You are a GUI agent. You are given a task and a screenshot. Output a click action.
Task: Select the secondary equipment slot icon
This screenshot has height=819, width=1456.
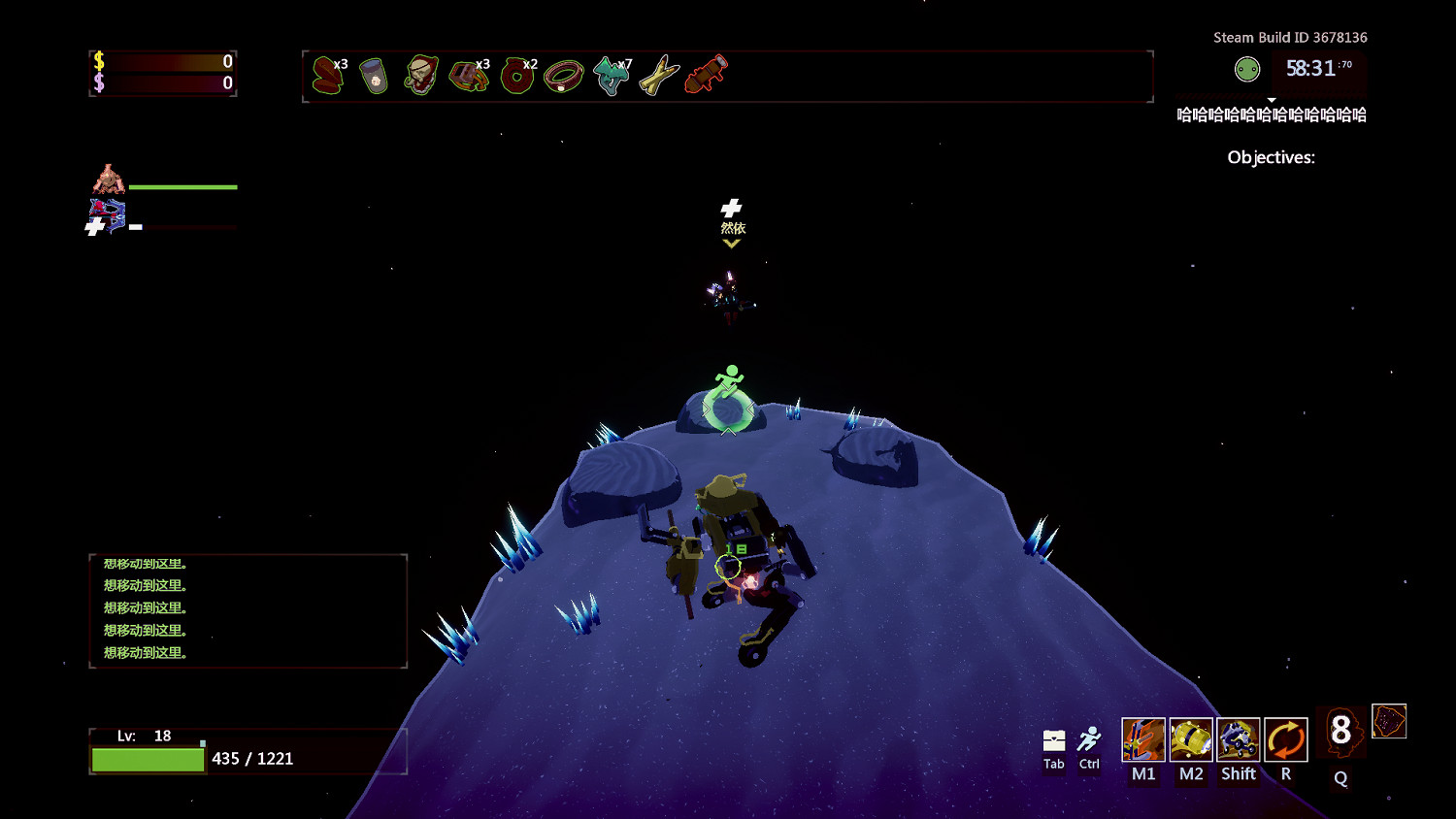[x=1389, y=722]
